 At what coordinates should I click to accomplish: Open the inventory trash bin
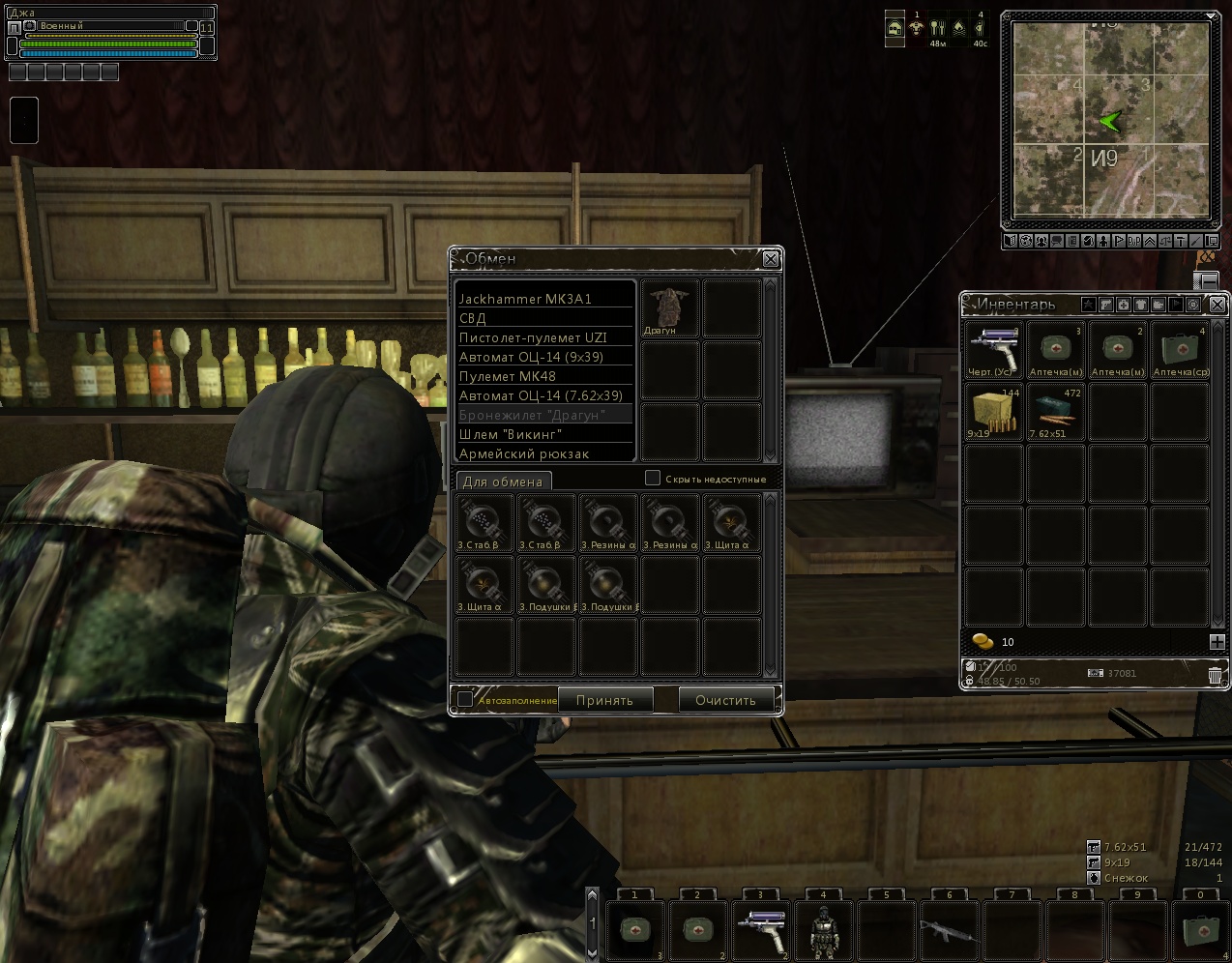tap(1215, 676)
